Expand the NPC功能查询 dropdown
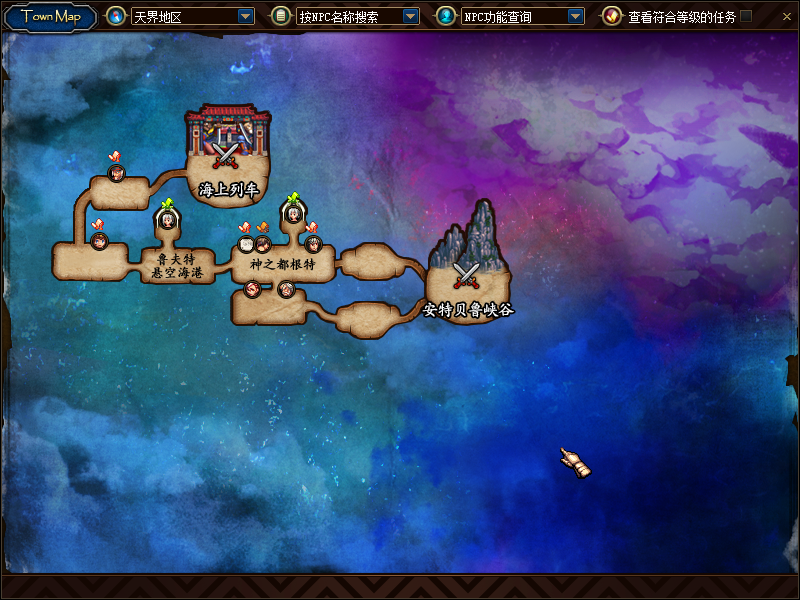This screenshot has height=600, width=800. pyautogui.click(x=575, y=16)
